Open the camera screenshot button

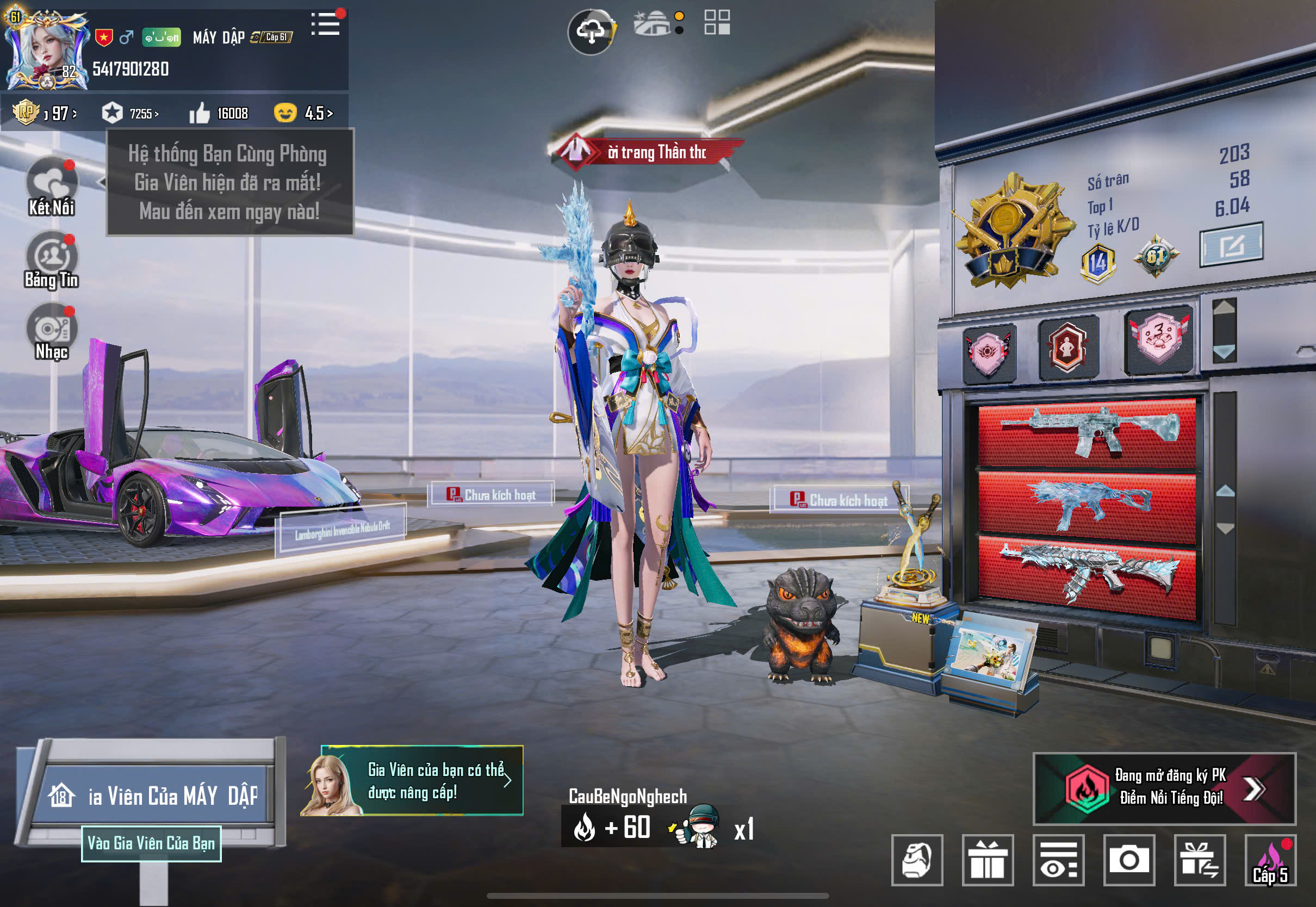1129,860
